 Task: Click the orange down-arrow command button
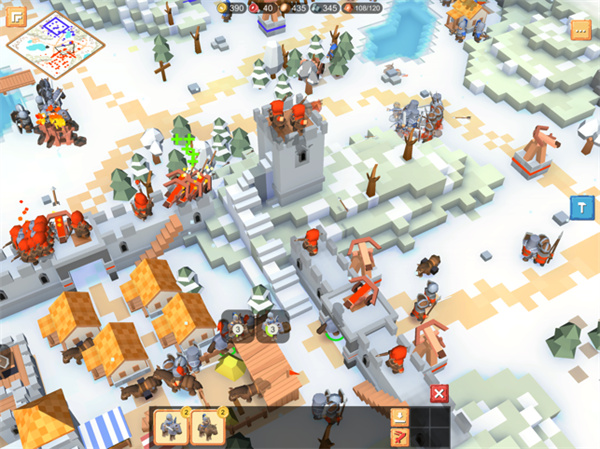coord(399,417)
